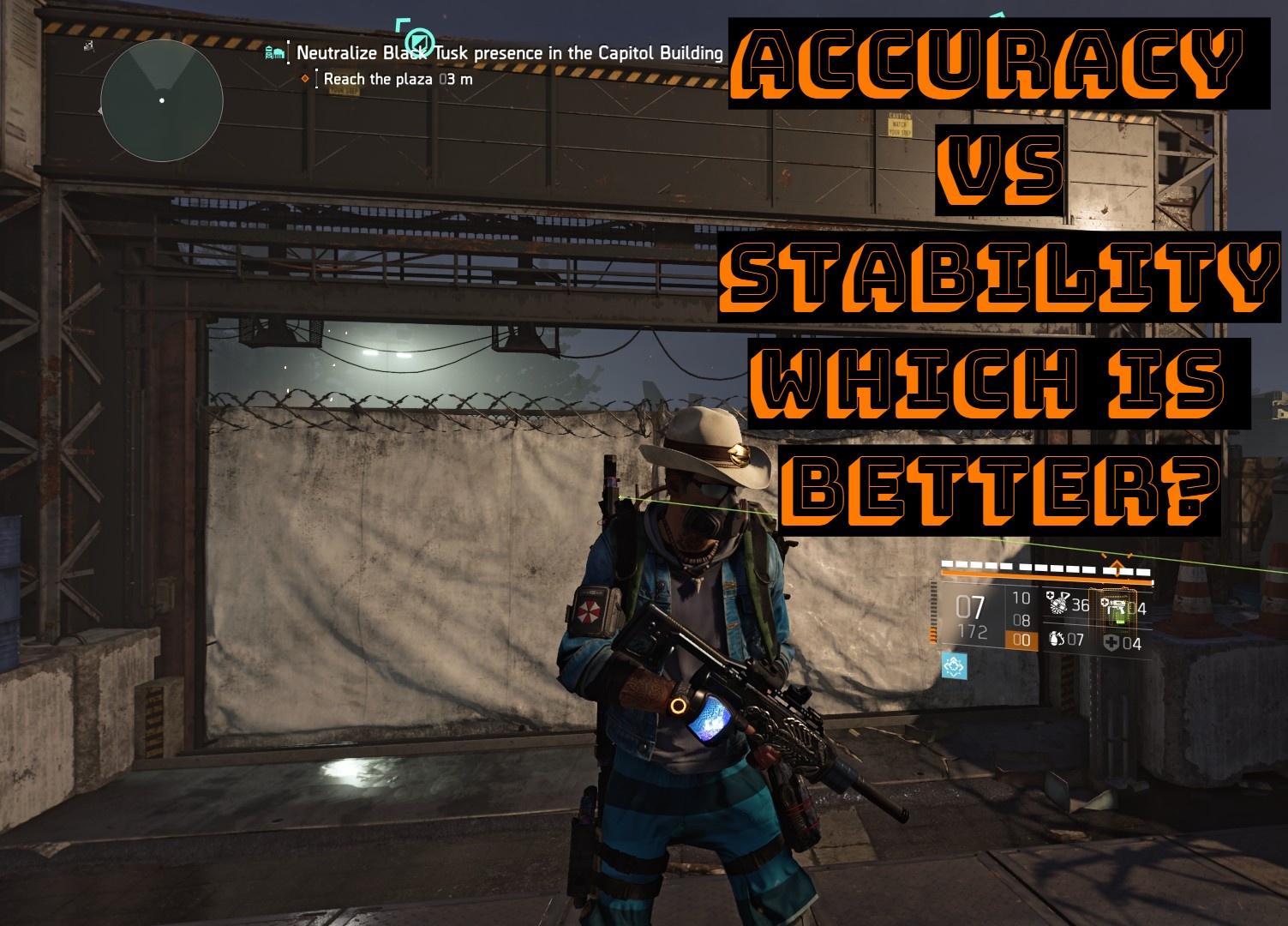The width and height of the screenshot is (1288, 926).
Task: Select the magazine count 10 in the weapon list
Action: (1021, 598)
